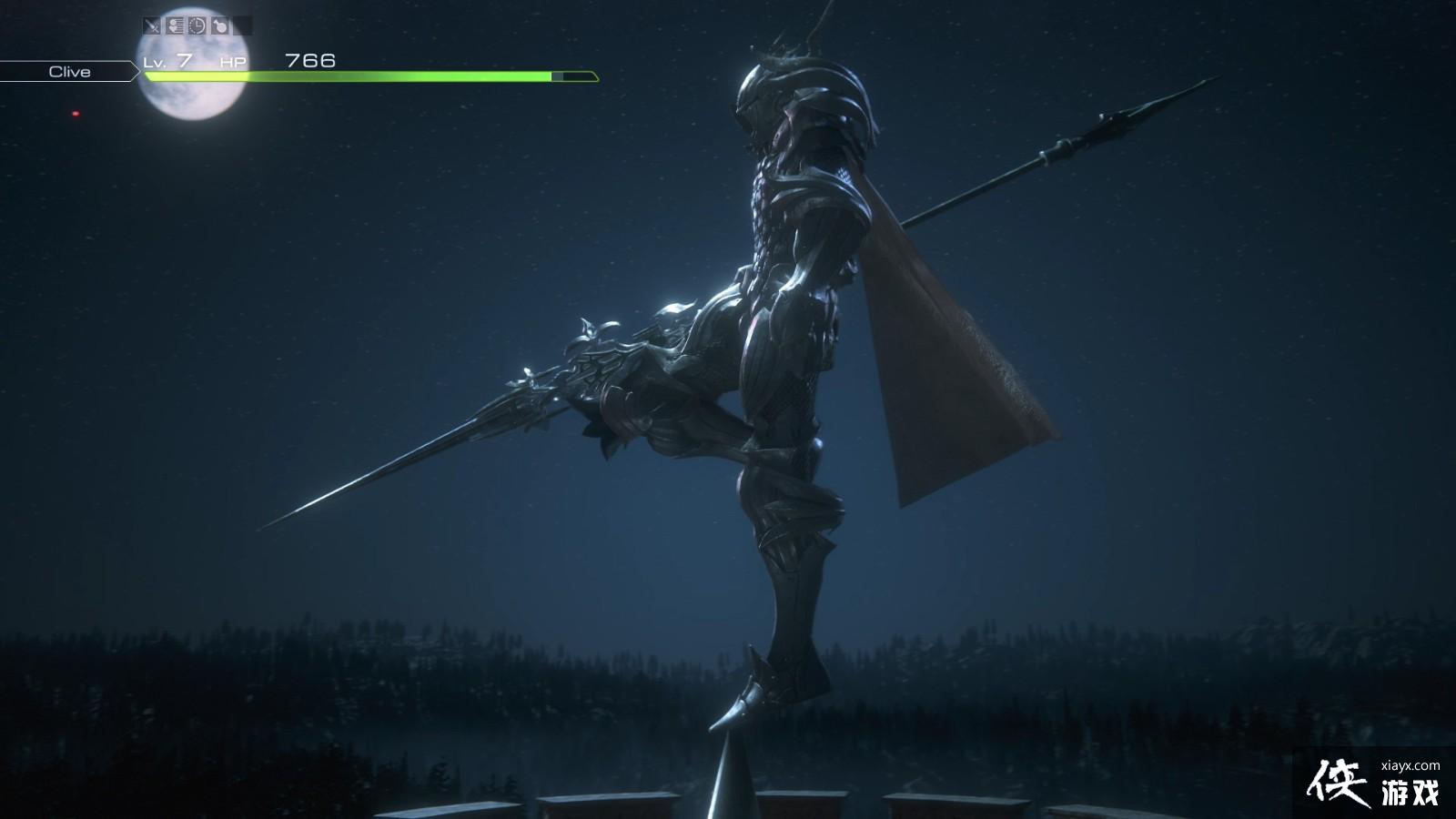The height and width of the screenshot is (819, 1456).
Task: Select the character list status icon
Action: [x=175, y=25]
